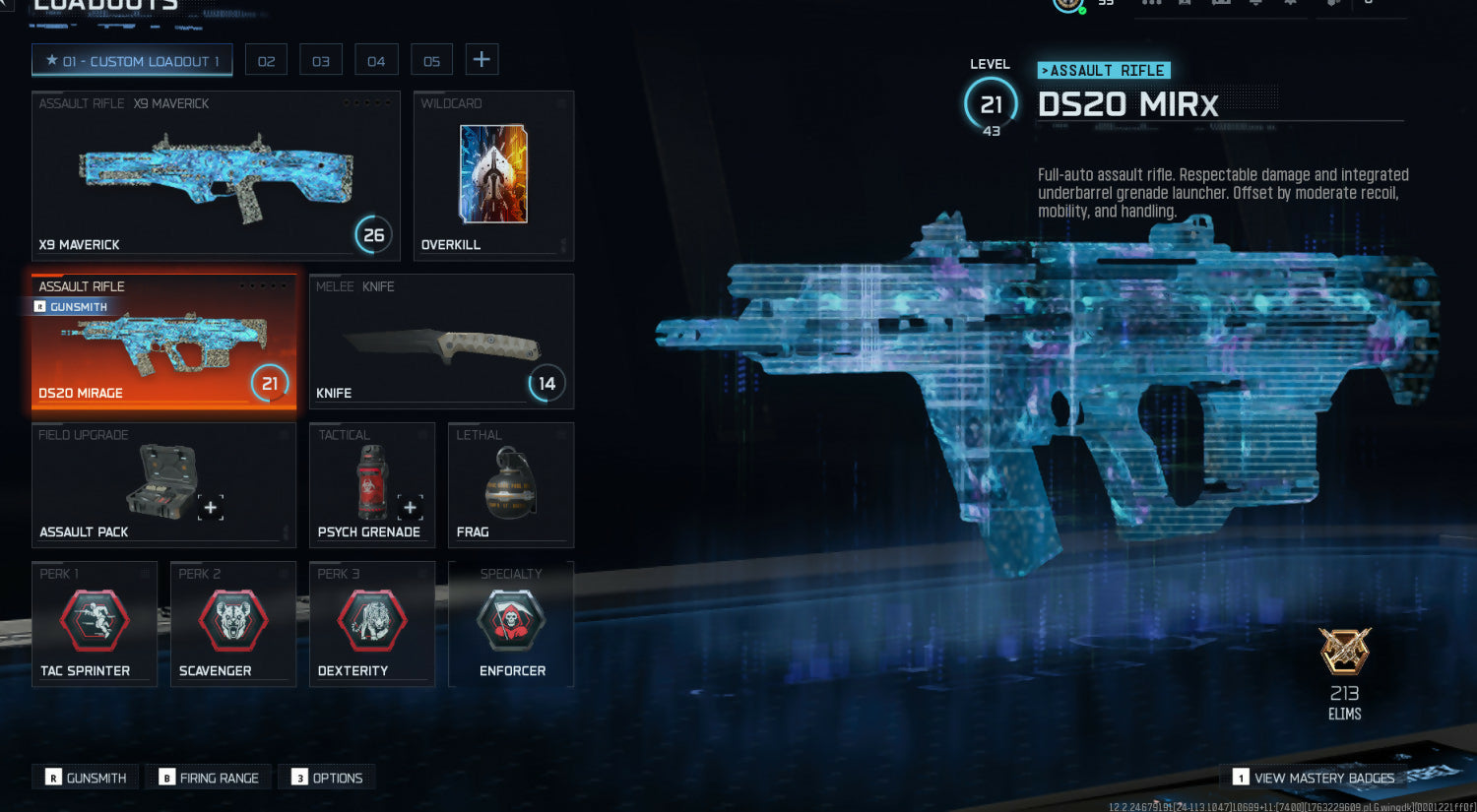Enter the Firing Range

pyautogui.click(x=209, y=778)
